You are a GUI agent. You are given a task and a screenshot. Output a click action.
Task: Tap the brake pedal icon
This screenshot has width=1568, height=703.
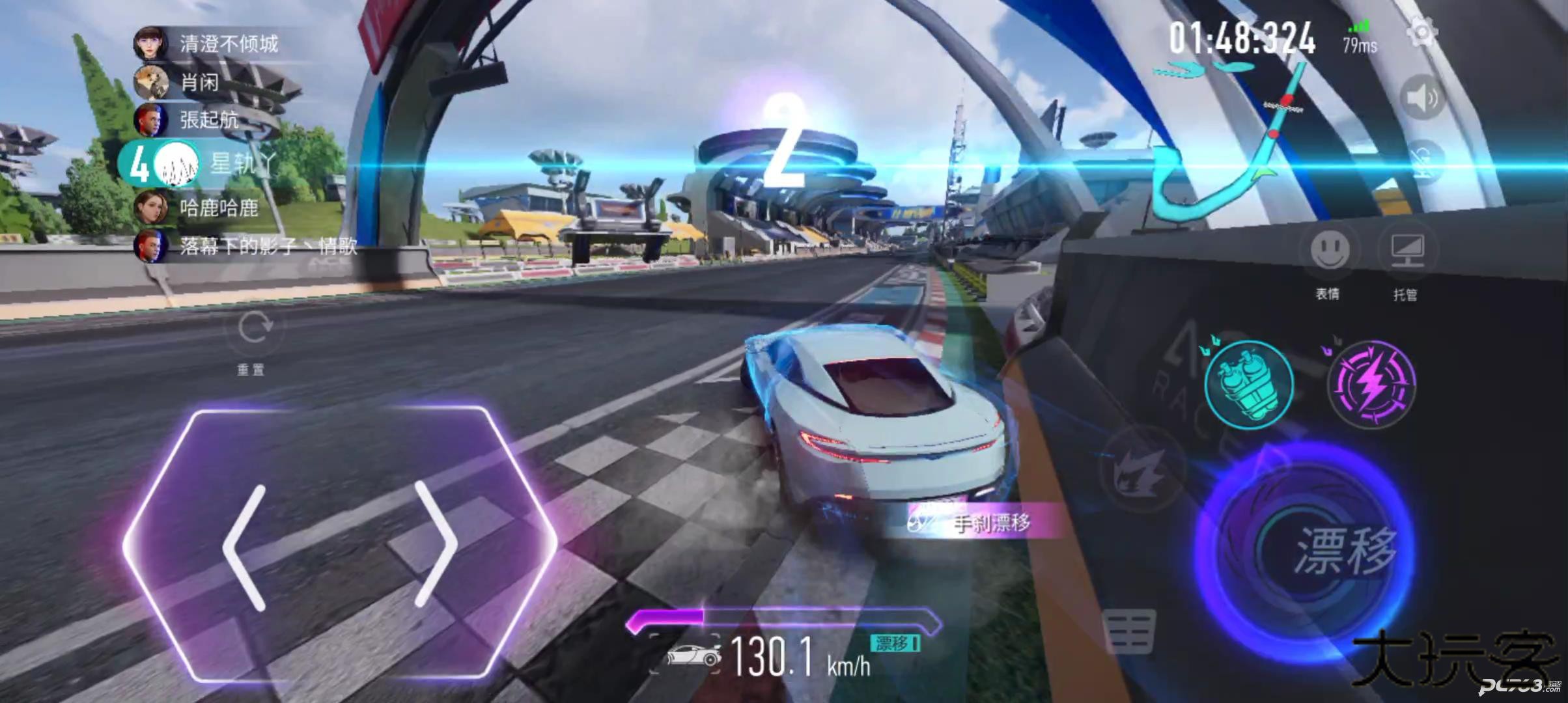click(x=1130, y=629)
